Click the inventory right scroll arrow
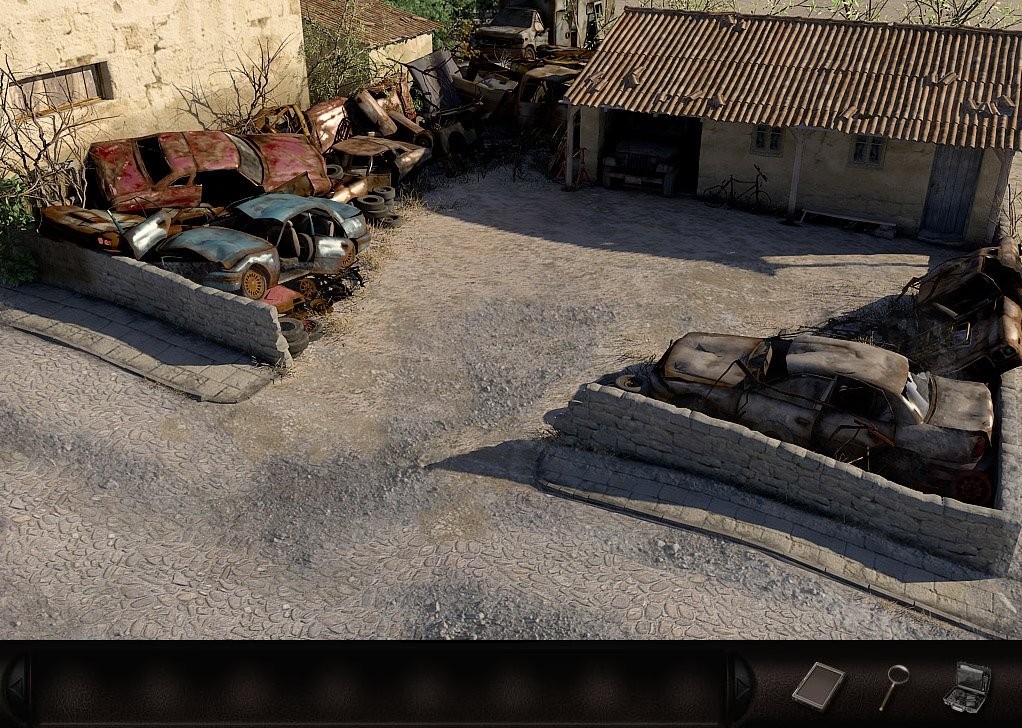Image resolution: width=1022 pixels, height=728 pixels. 741,687
